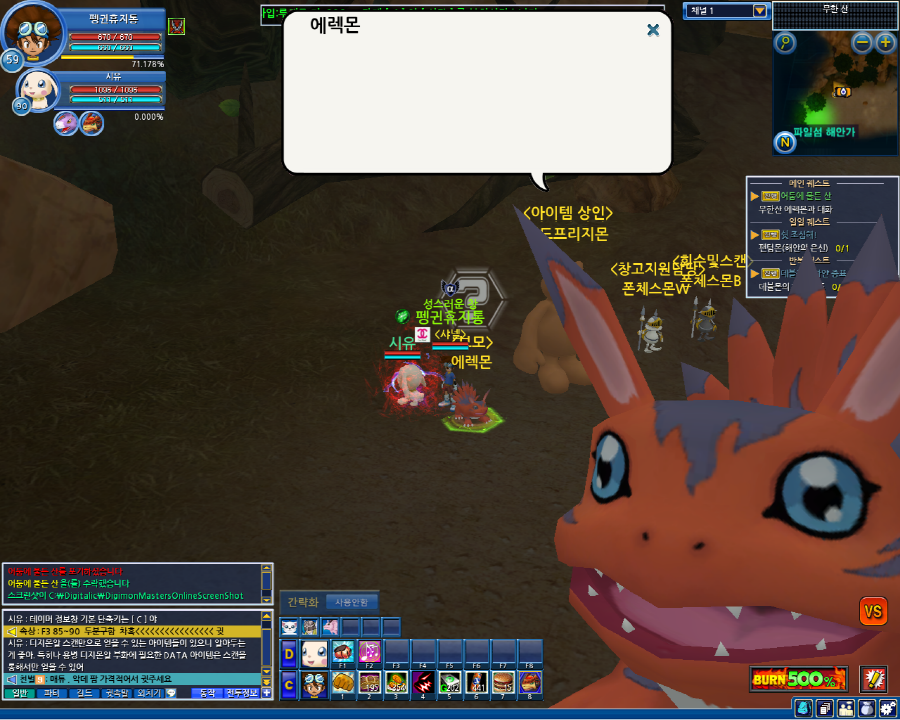The image size is (900, 720).
Task: Zoom in the minimap with plus
Action: coord(885,42)
